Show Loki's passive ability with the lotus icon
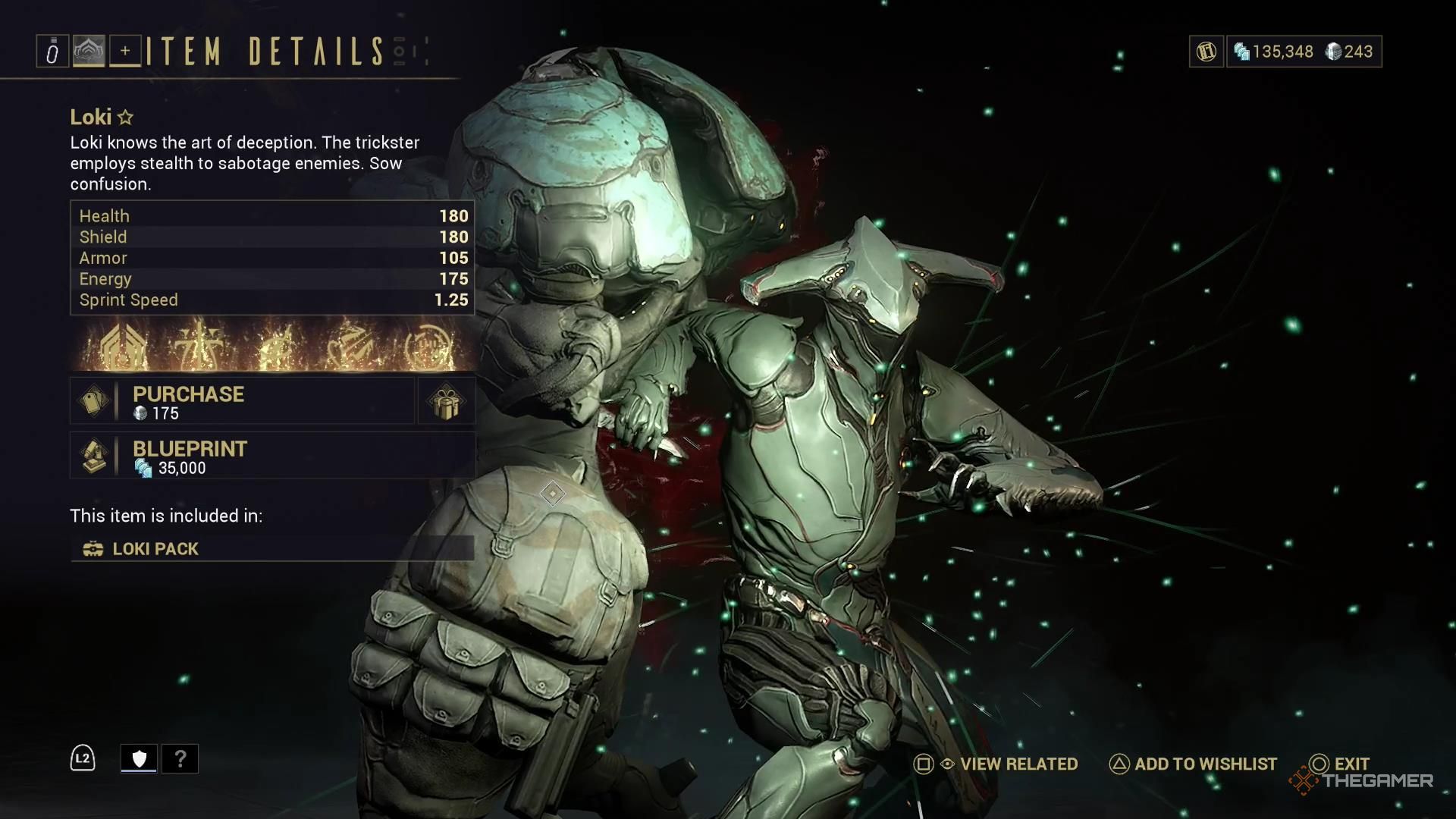 point(123,347)
